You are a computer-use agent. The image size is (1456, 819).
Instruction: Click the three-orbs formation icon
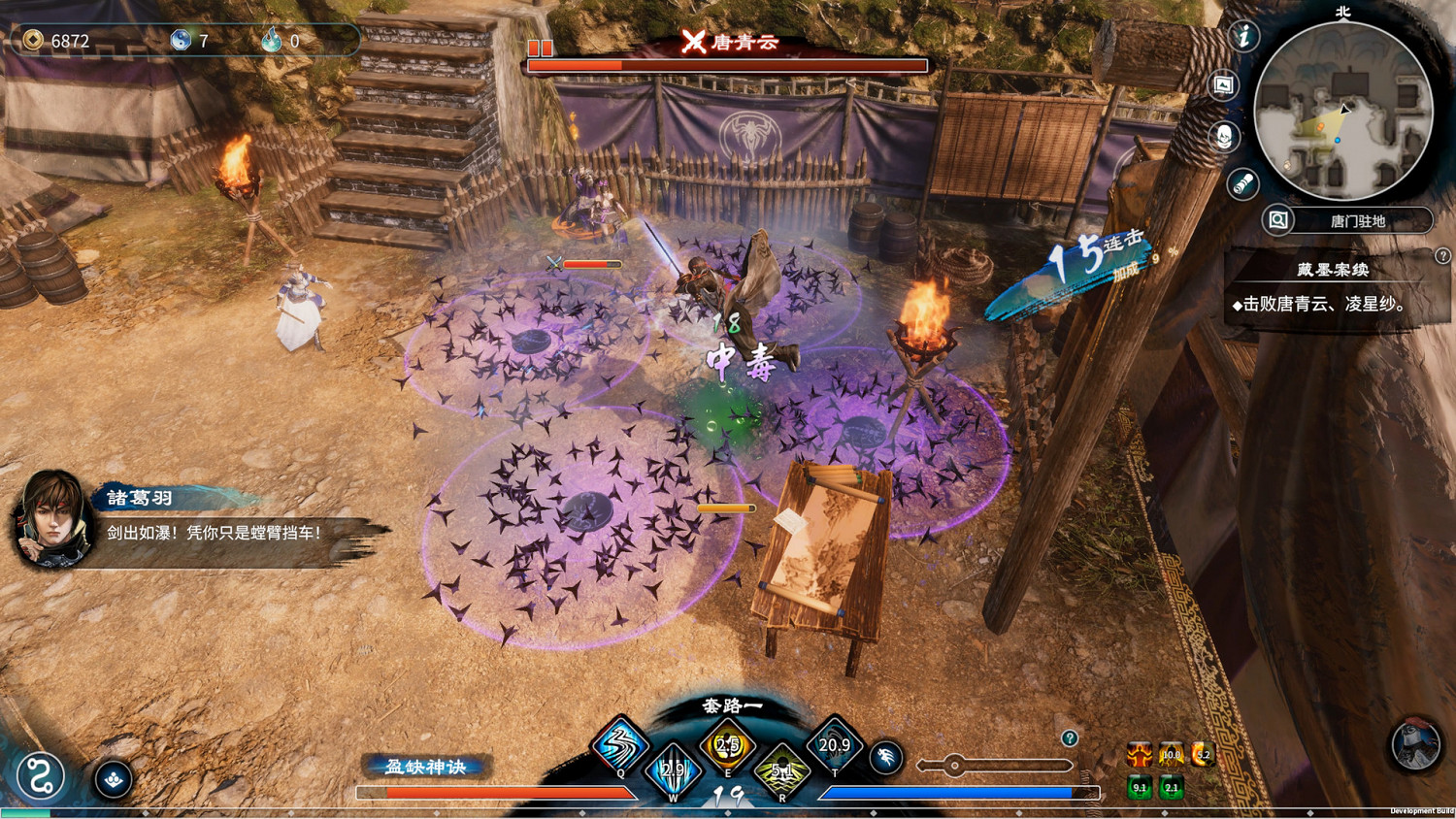point(114,778)
